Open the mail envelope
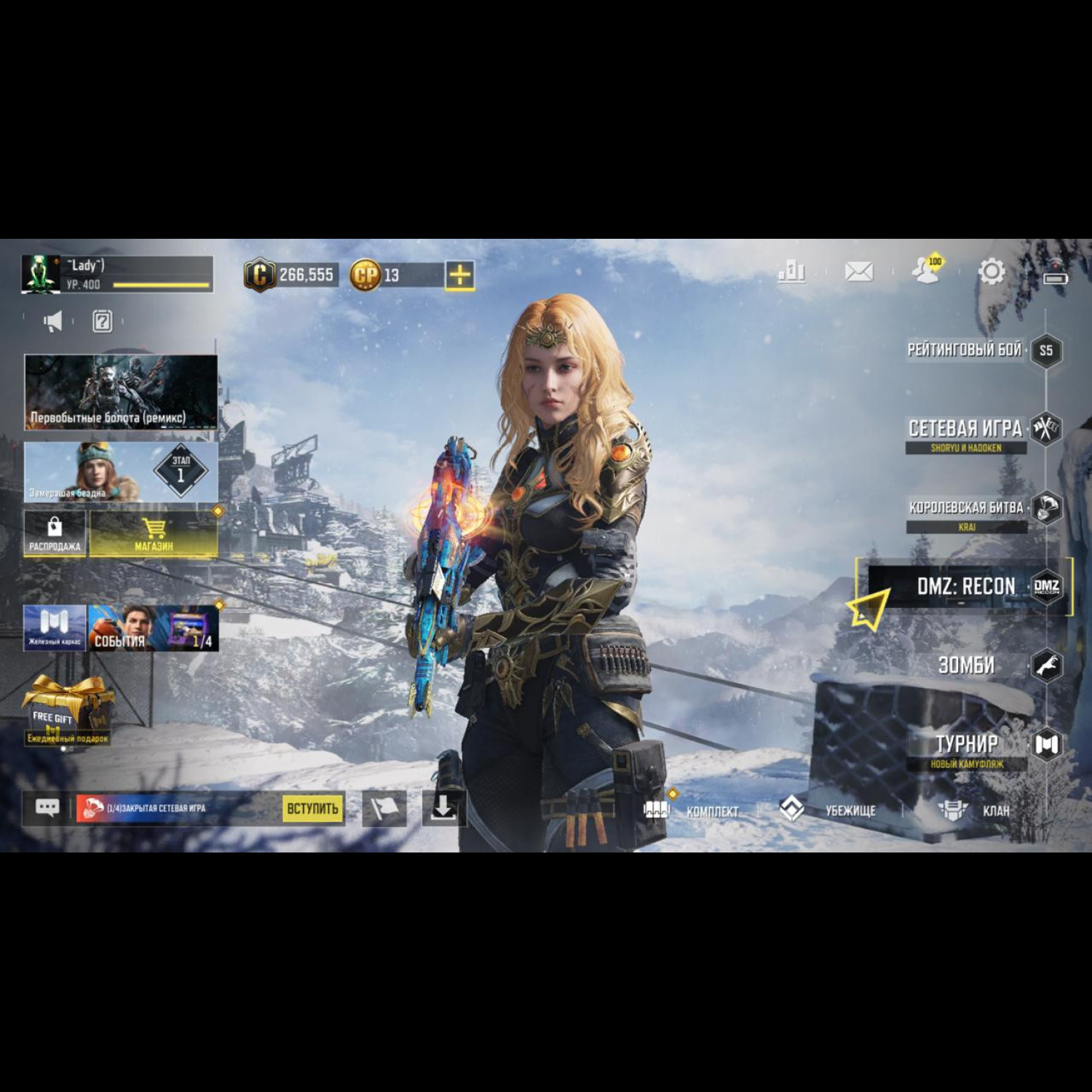The height and width of the screenshot is (1092, 1092). 858,272
